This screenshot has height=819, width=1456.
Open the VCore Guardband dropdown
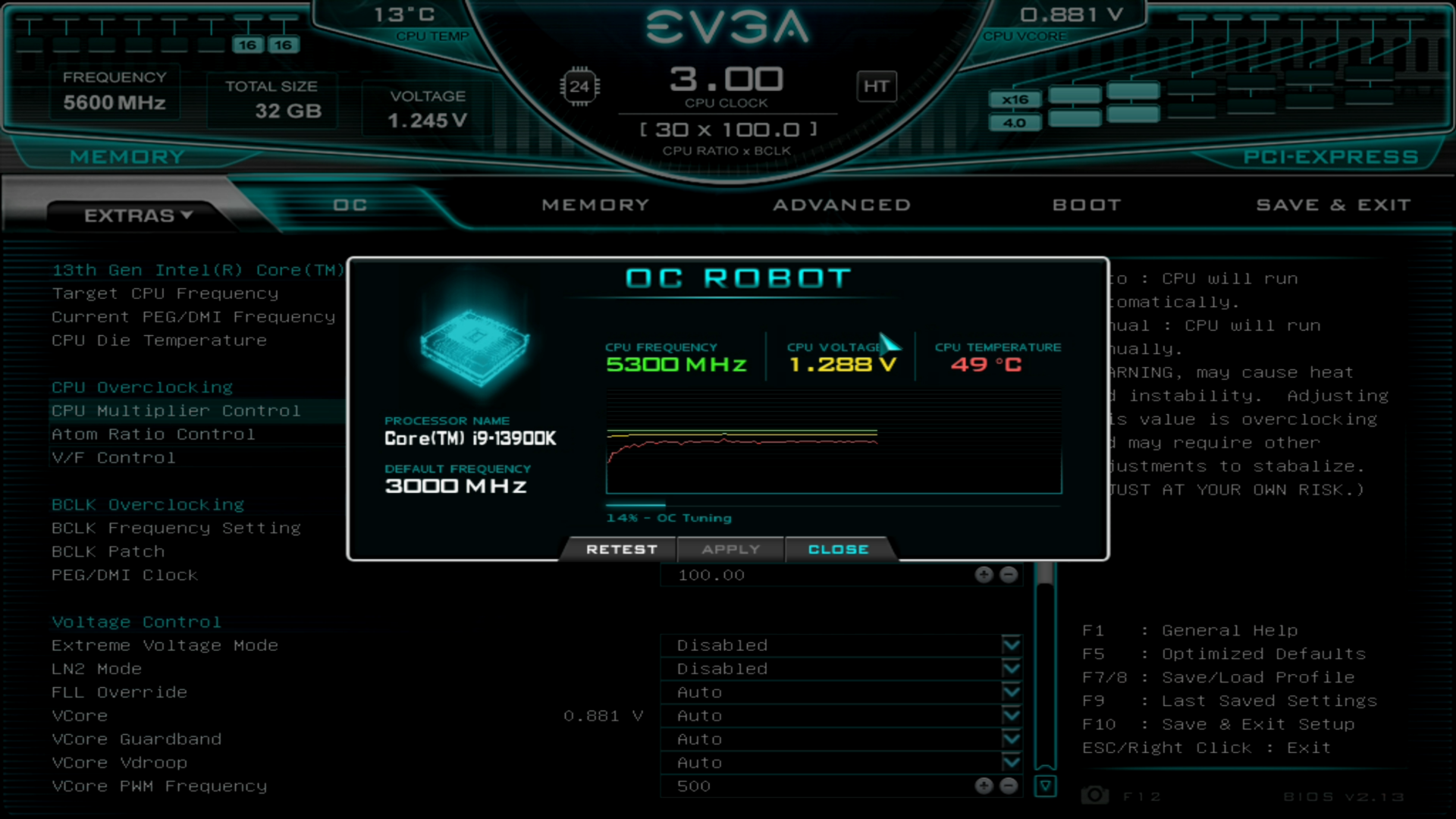coord(1011,739)
